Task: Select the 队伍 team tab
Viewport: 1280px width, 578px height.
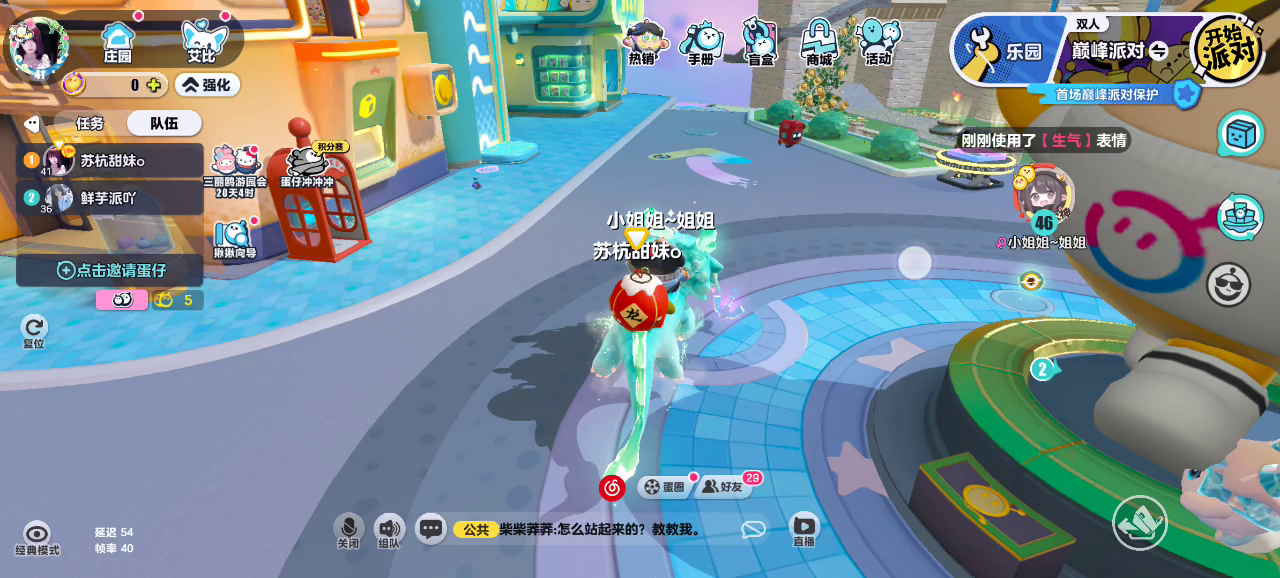Action: point(164,123)
